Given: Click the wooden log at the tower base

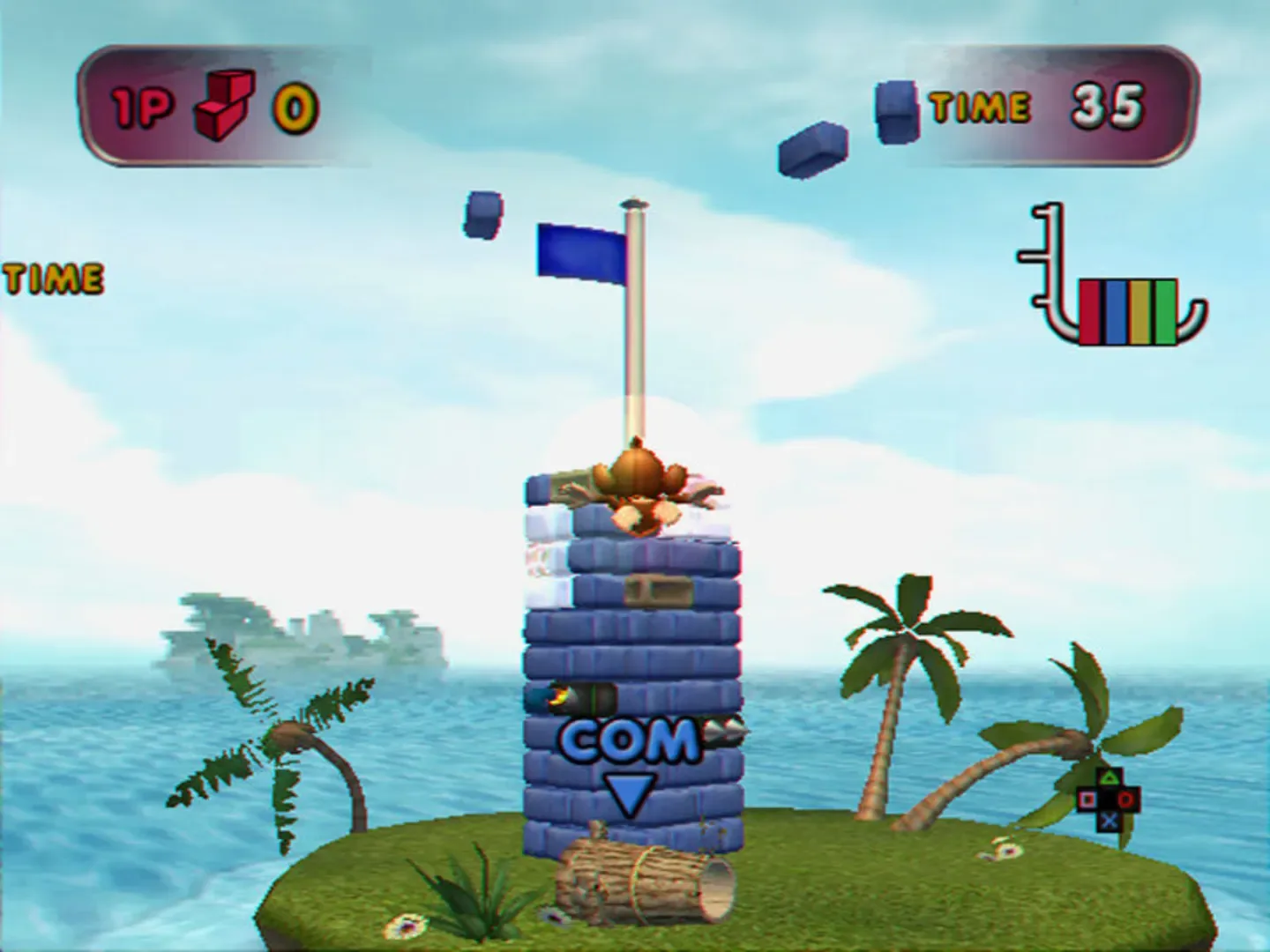Looking at the screenshot, I should pyautogui.click(x=644, y=881).
